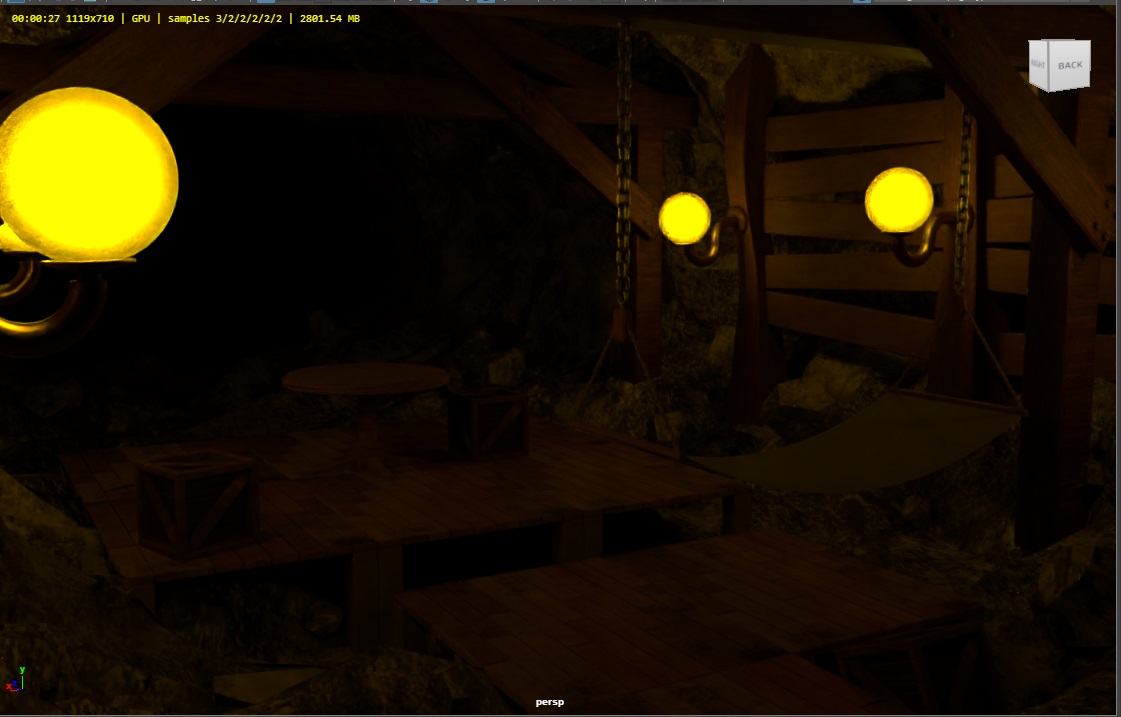
Task: Click the persp camera label
Action: click(x=549, y=702)
